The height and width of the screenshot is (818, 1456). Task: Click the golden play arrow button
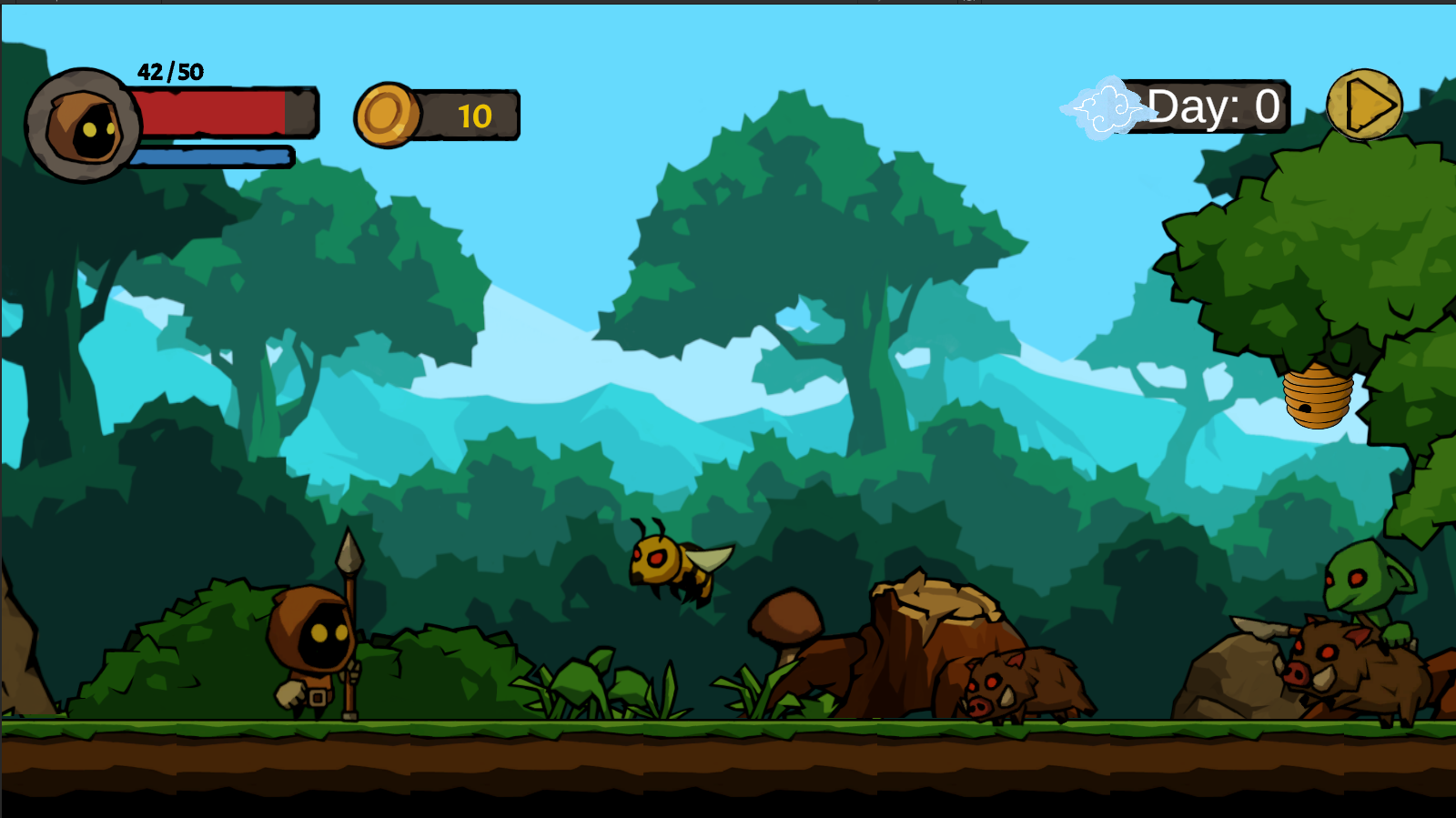1364,106
